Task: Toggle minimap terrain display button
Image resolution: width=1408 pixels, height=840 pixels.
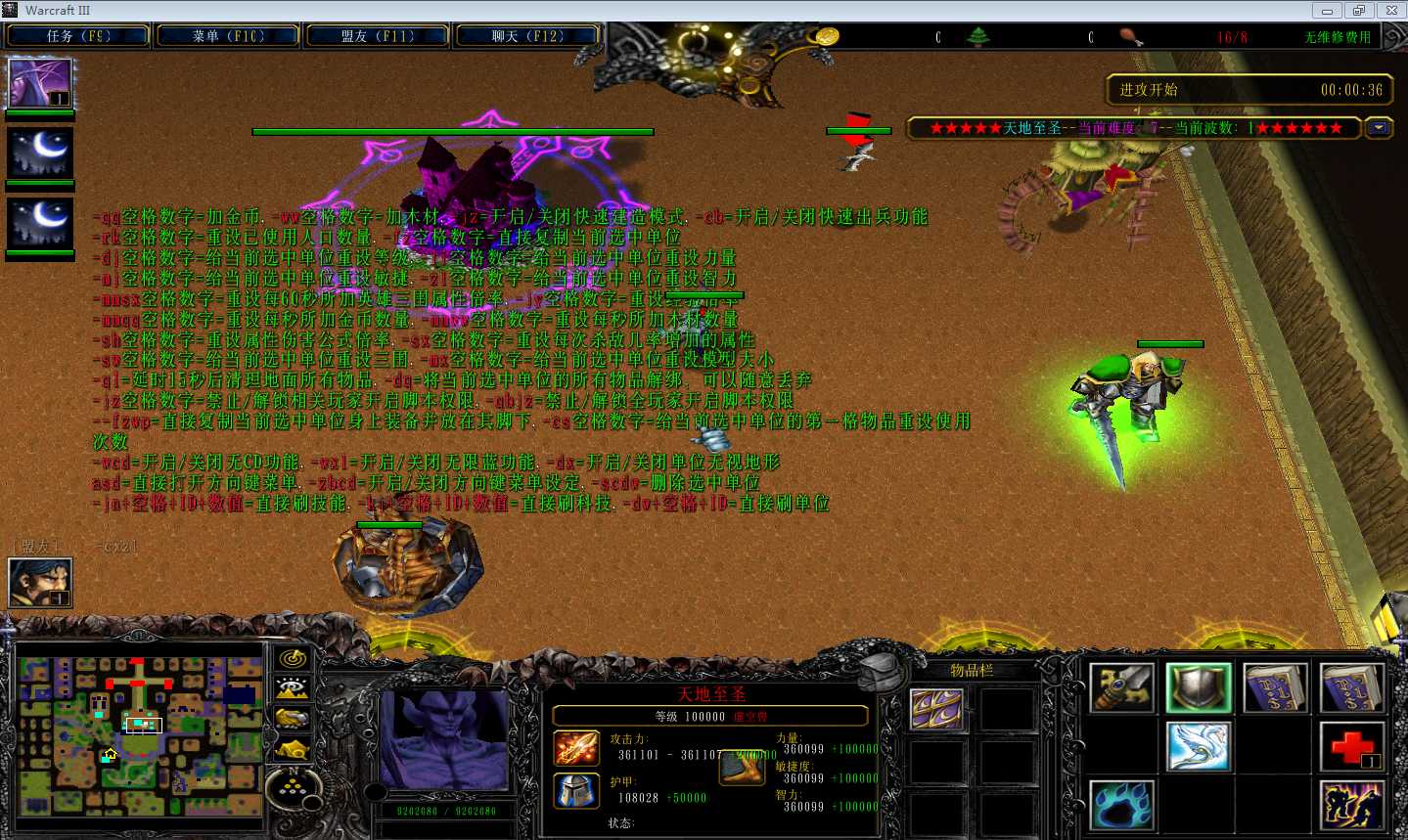Action: click(x=292, y=689)
